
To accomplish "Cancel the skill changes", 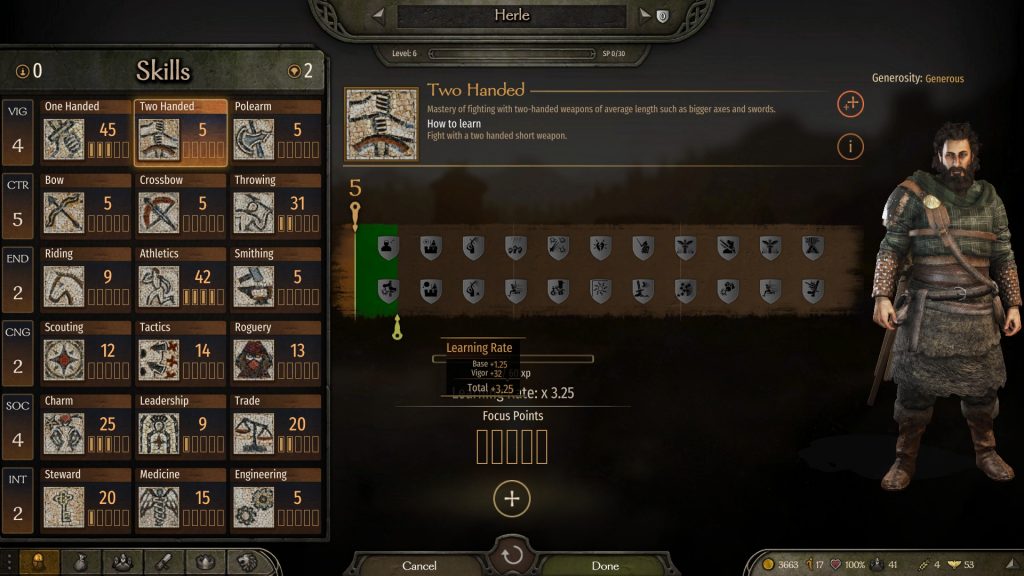I will point(419,566).
